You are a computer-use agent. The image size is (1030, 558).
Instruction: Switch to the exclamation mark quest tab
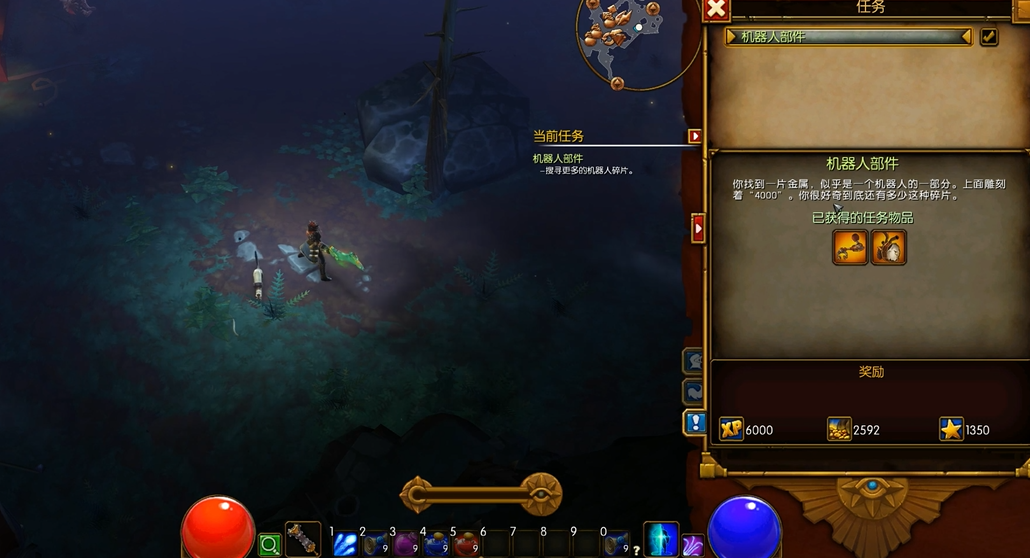pos(695,422)
